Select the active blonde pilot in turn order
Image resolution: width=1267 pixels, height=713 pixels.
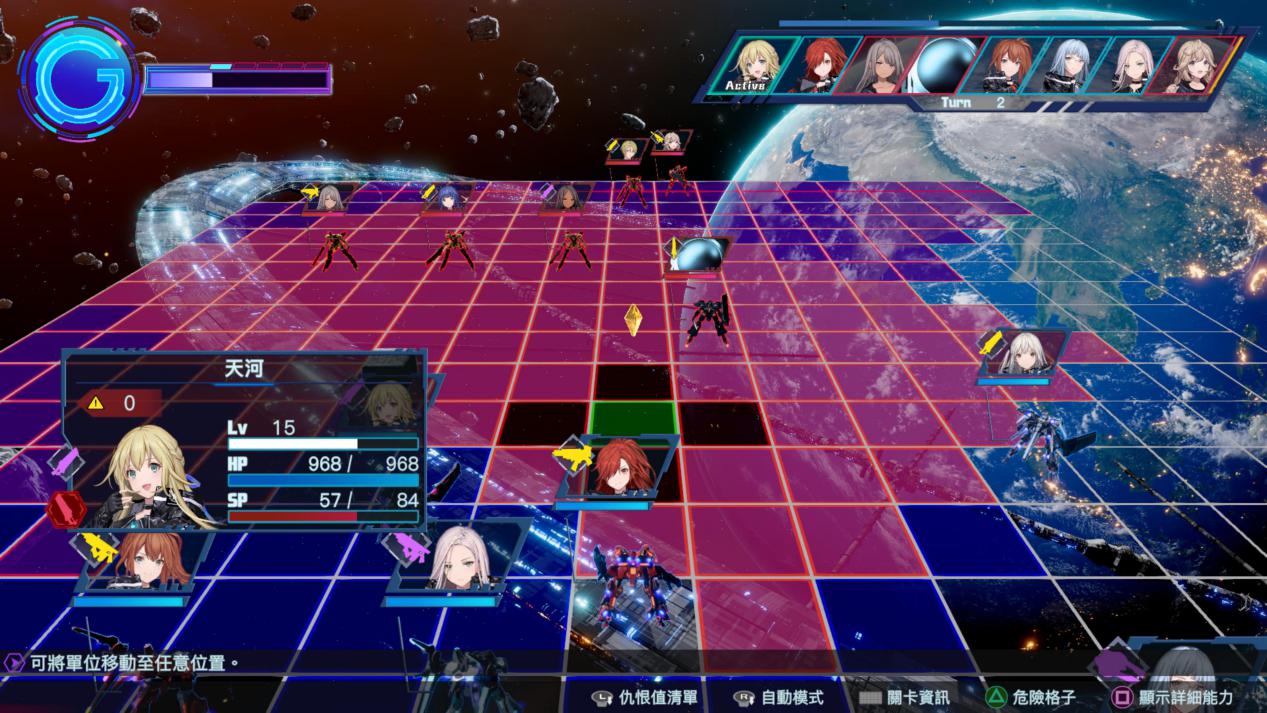click(x=760, y=65)
